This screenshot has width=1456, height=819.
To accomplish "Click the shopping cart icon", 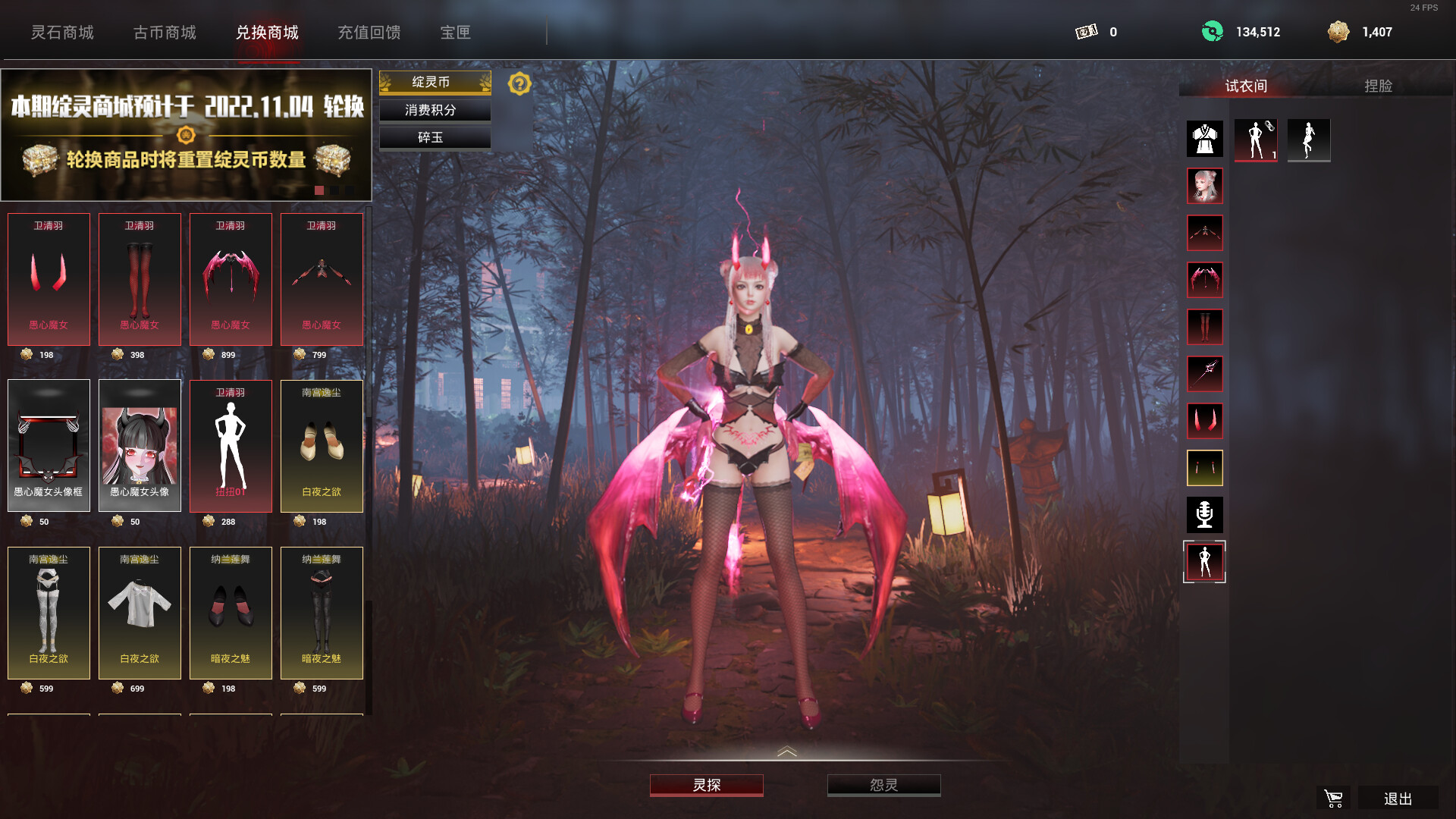I will click(x=1332, y=798).
